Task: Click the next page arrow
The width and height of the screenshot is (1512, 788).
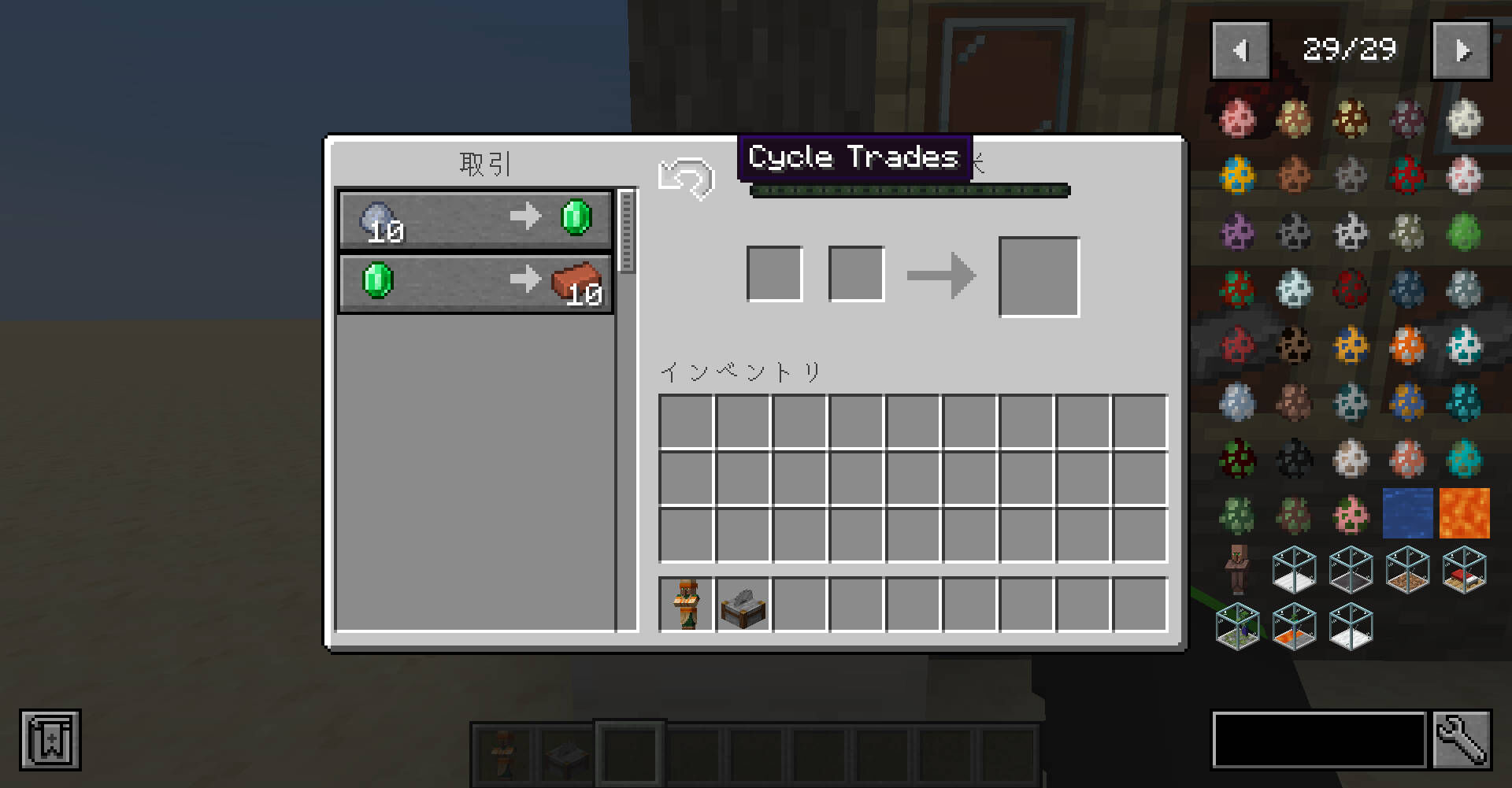Action: (x=1462, y=49)
